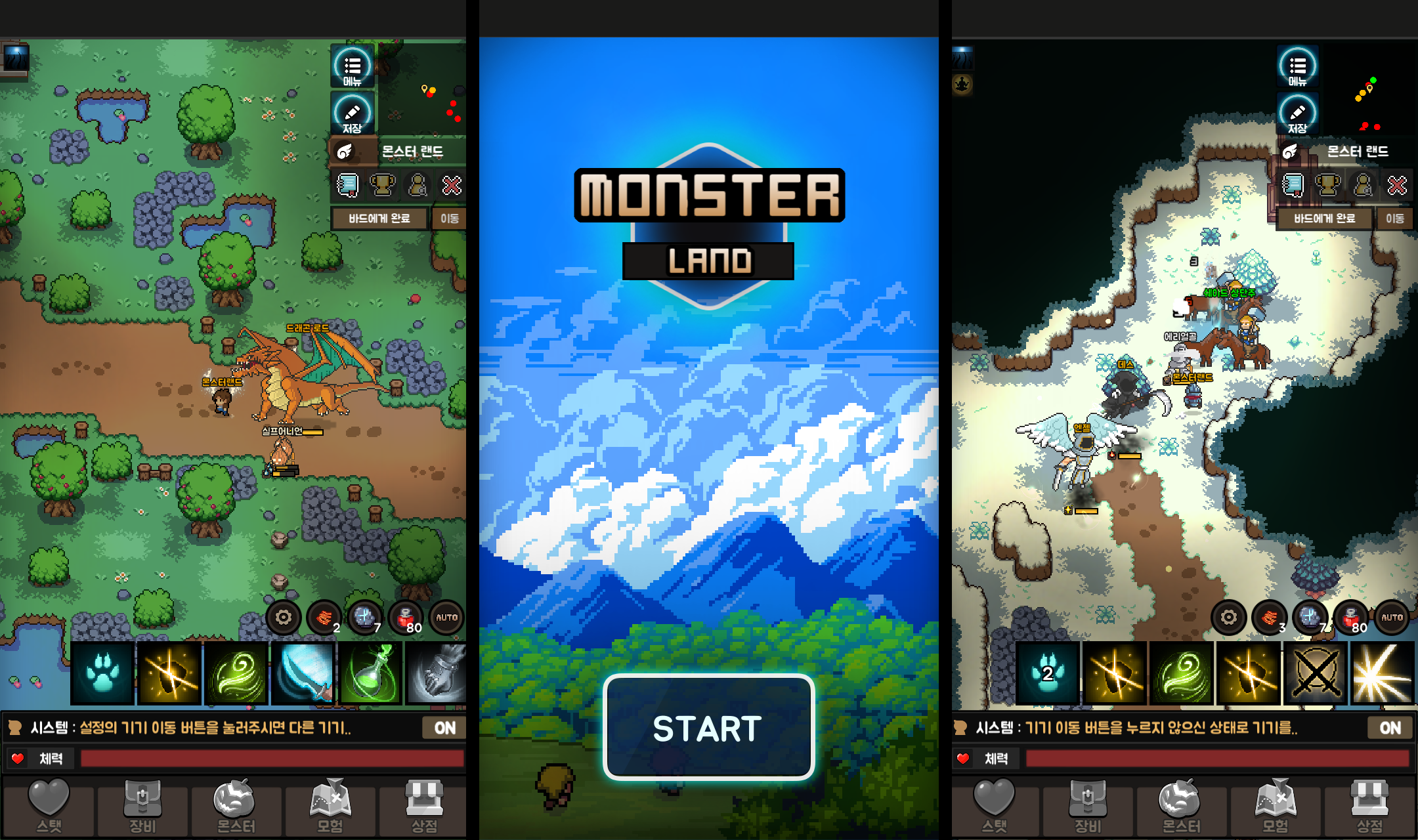Image resolution: width=1418 pixels, height=840 pixels.
Task: View achievements via the trophy icon
Action: tap(383, 185)
